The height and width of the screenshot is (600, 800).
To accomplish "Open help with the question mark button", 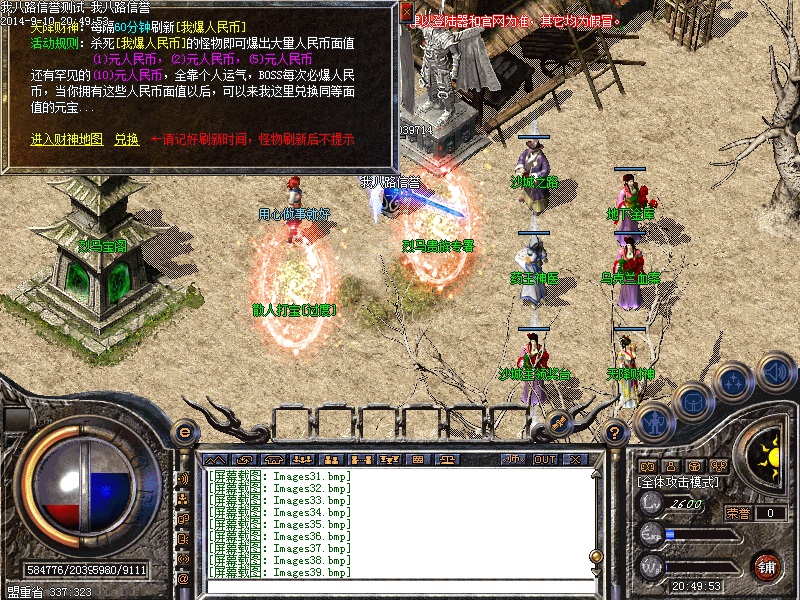I will pyautogui.click(x=616, y=431).
